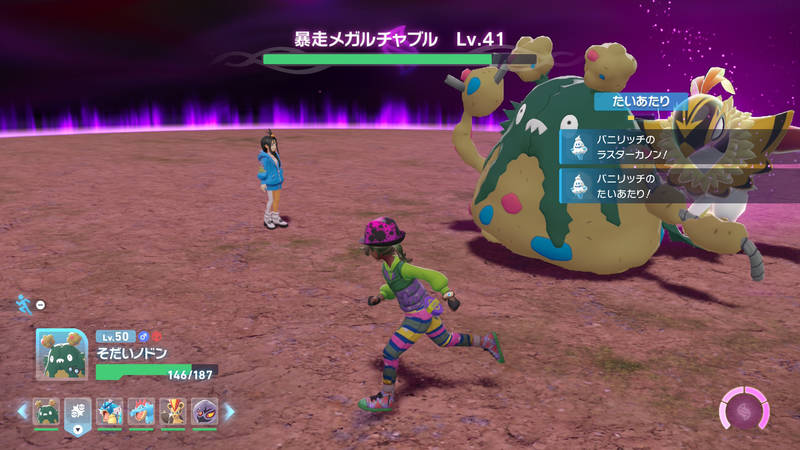Click the highlighted party slot with down arrow

pos(78,414)
